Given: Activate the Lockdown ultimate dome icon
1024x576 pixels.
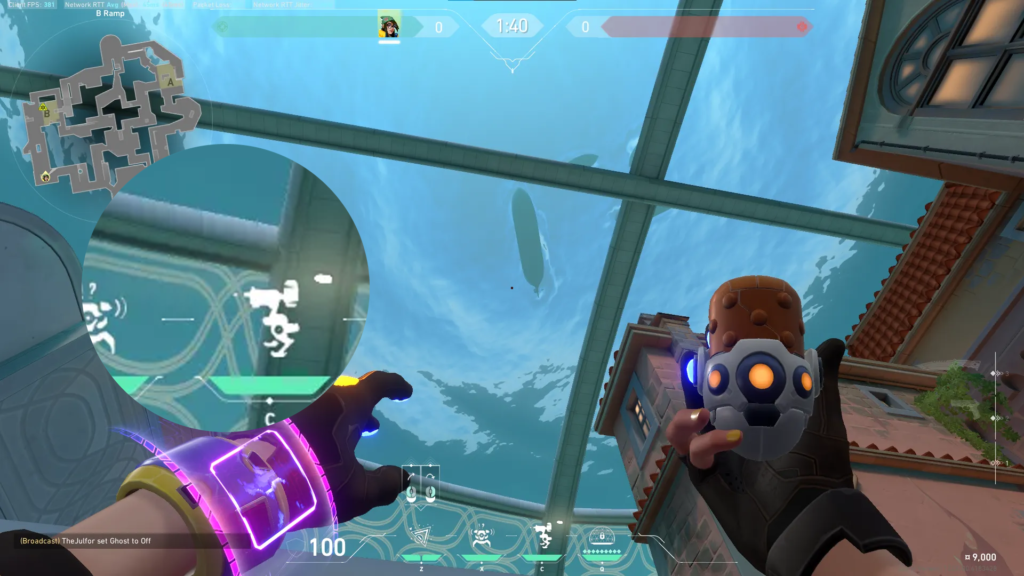Looking at the screenshot, I should tap(602, 537).
